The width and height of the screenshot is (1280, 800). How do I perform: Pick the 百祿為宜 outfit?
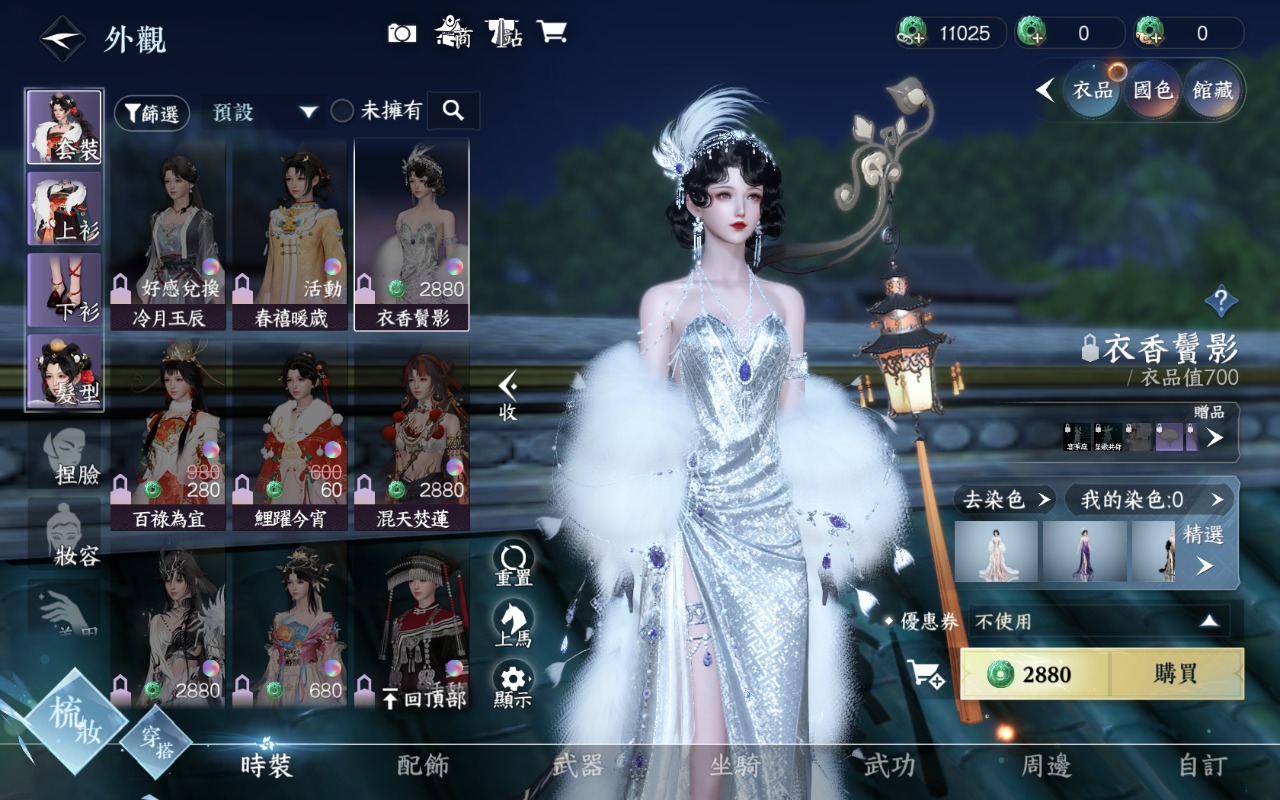[x=170, y=436]
